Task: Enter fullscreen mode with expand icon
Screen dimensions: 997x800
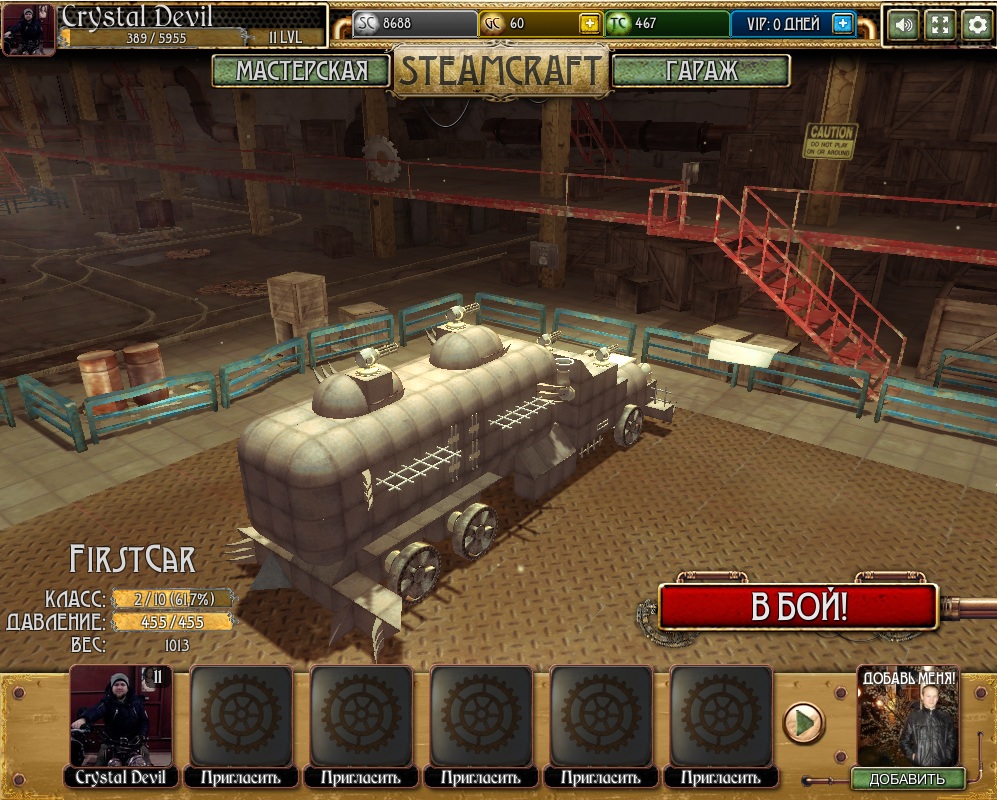Action: pos(940,25)
